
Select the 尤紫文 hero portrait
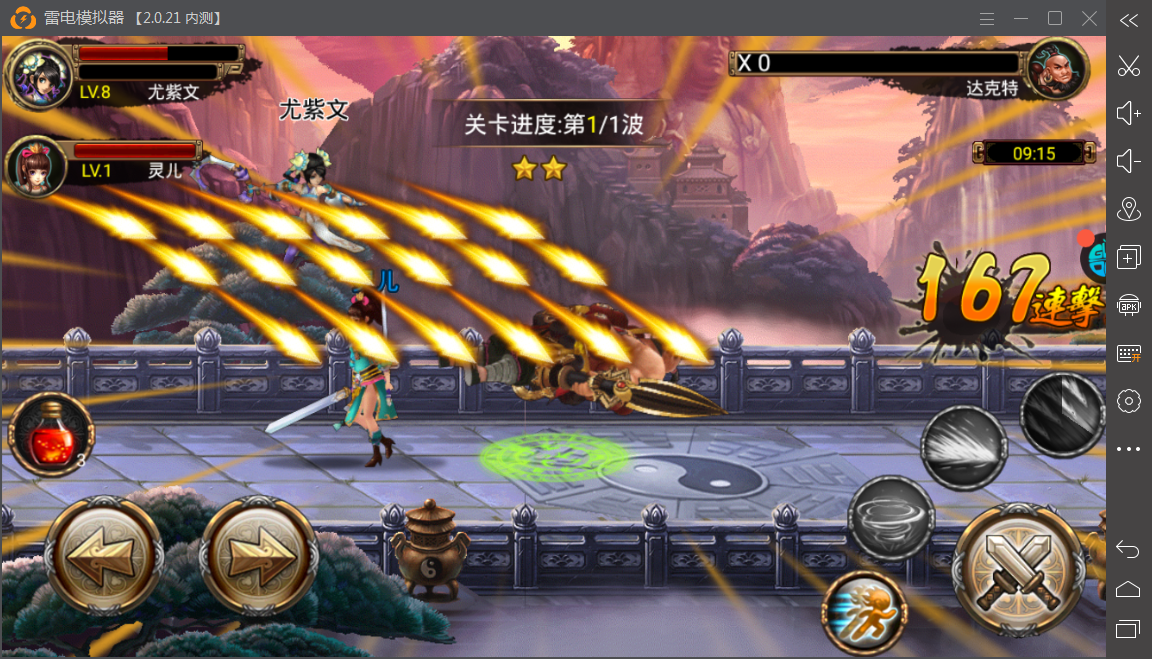pyautogui.click(x=38, y=75)
